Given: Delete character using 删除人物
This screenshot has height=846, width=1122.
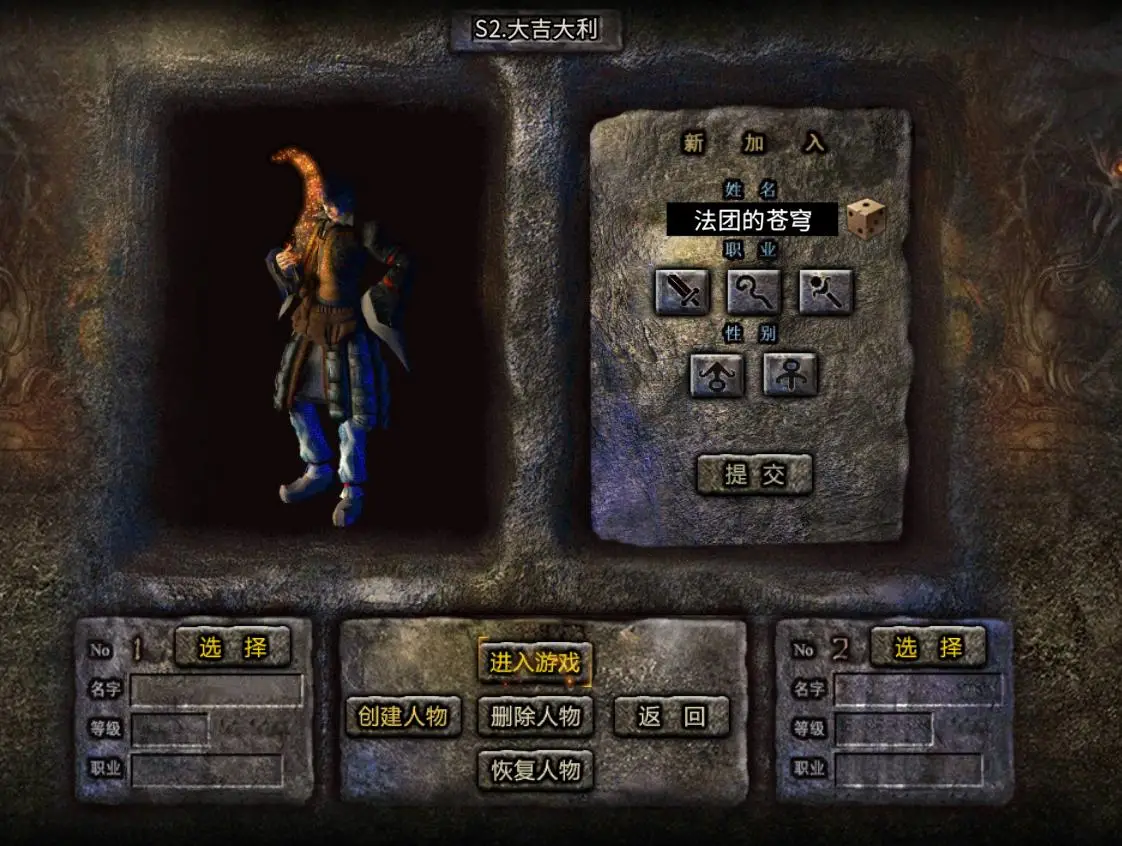Looking at the screenshot, I should (x=535, y=716).
